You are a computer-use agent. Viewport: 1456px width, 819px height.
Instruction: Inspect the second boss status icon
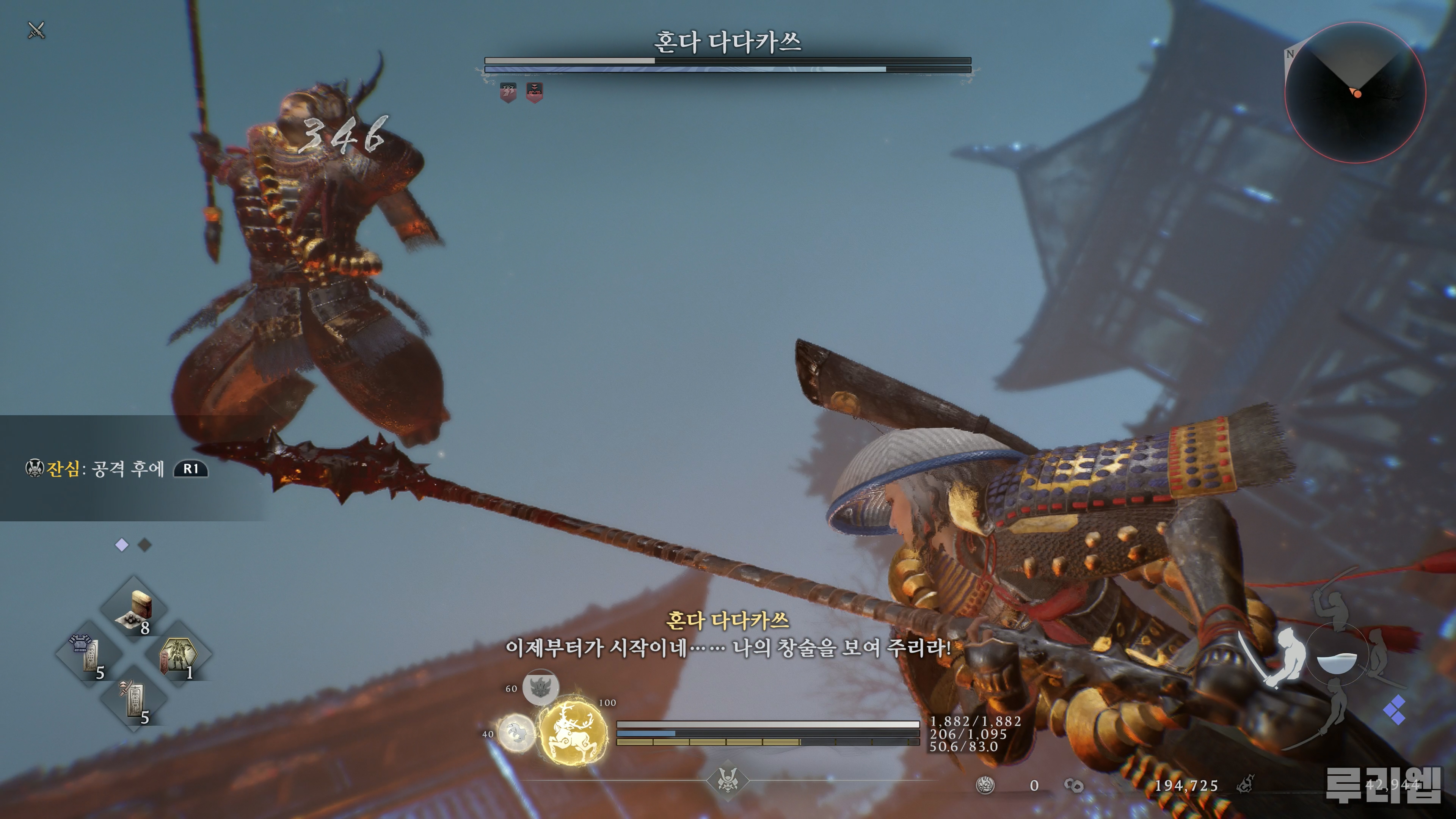click(x=534, y=91)
